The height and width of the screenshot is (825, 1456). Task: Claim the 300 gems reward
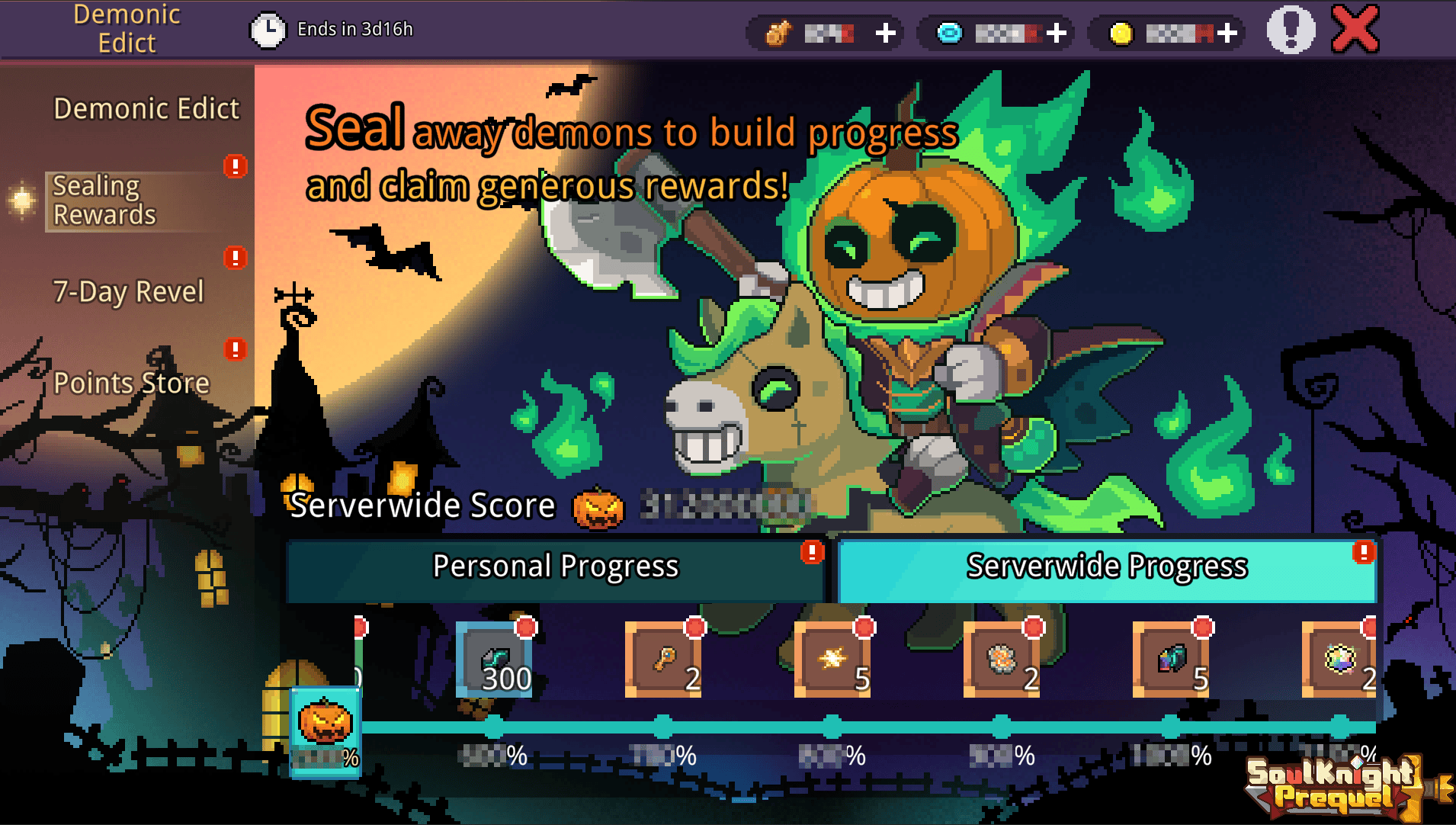pos(494,660)
